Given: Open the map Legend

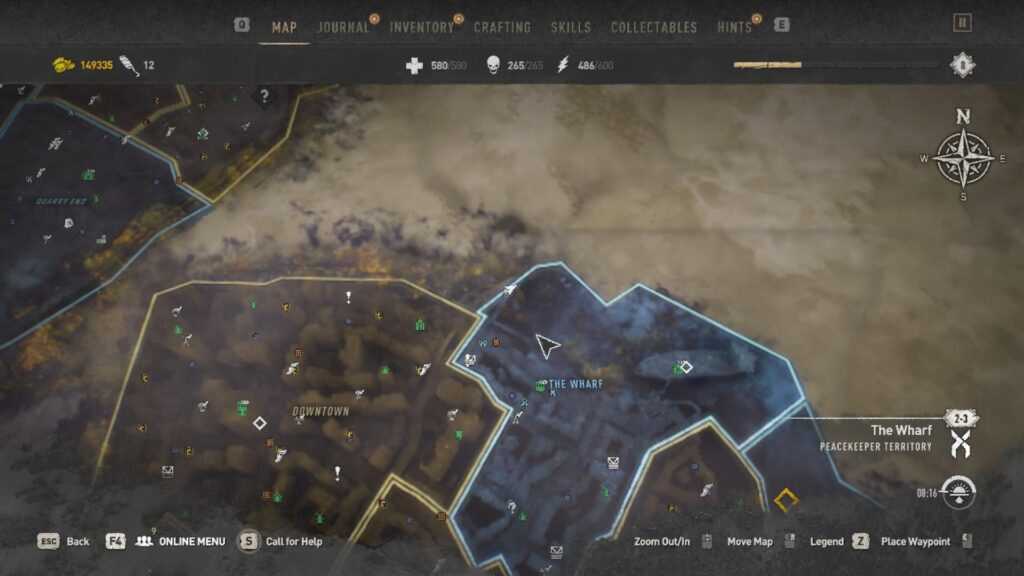Looking at the screenshot, I should coord(826,541).
